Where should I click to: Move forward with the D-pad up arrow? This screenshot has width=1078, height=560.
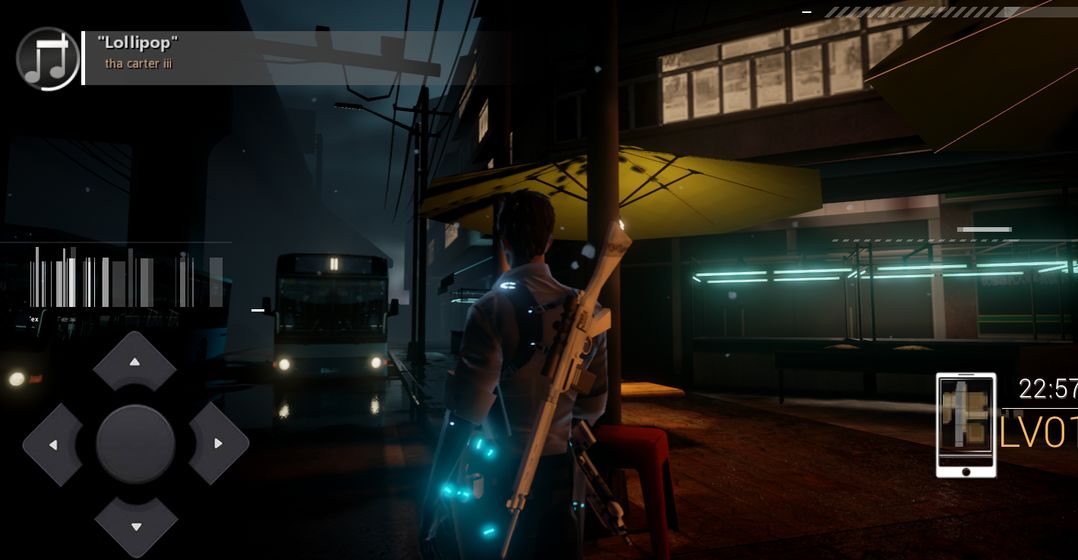click(x=134, y=362)
